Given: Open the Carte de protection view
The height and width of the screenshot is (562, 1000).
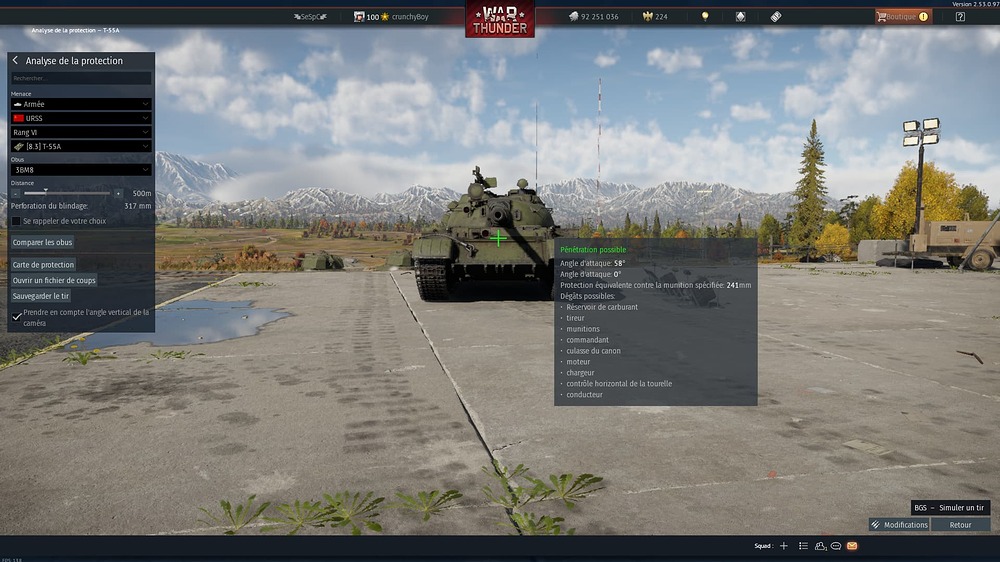Looking at the screenshot, I should pos(43,265).
